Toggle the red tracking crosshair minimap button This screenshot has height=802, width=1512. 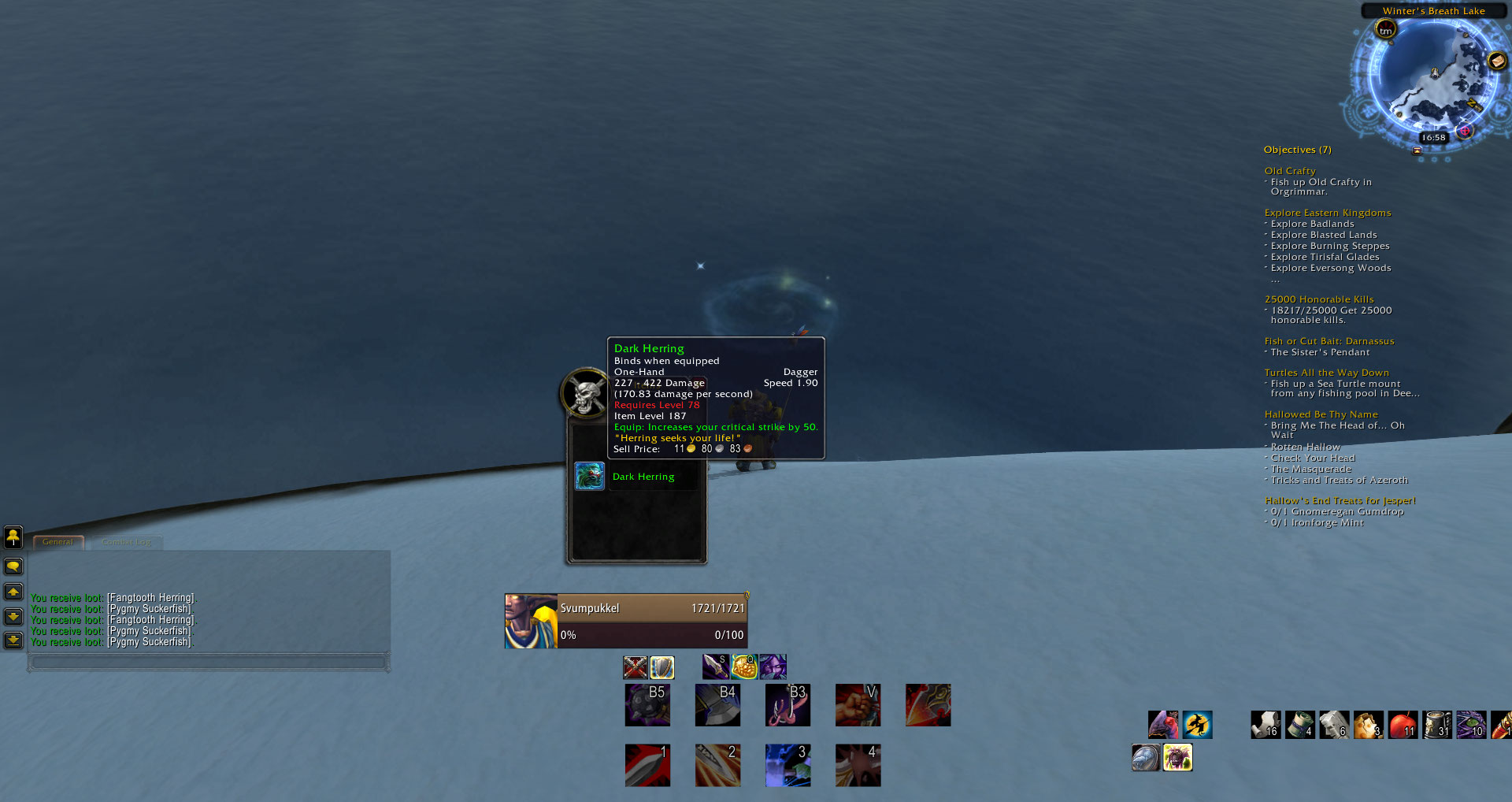click(x=1465, y=132)
